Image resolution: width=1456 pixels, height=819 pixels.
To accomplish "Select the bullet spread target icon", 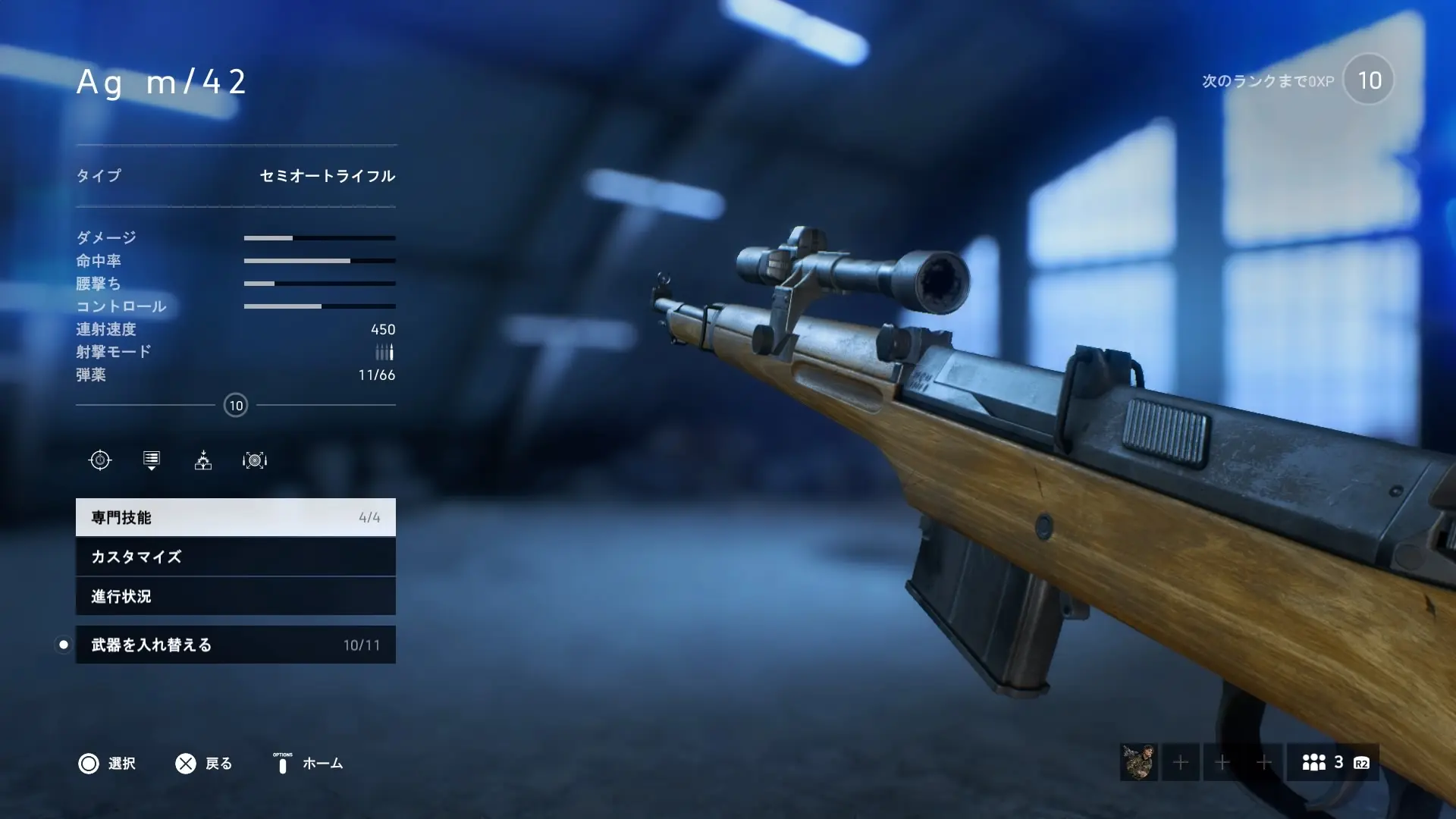I will click(x=255, y=460).
